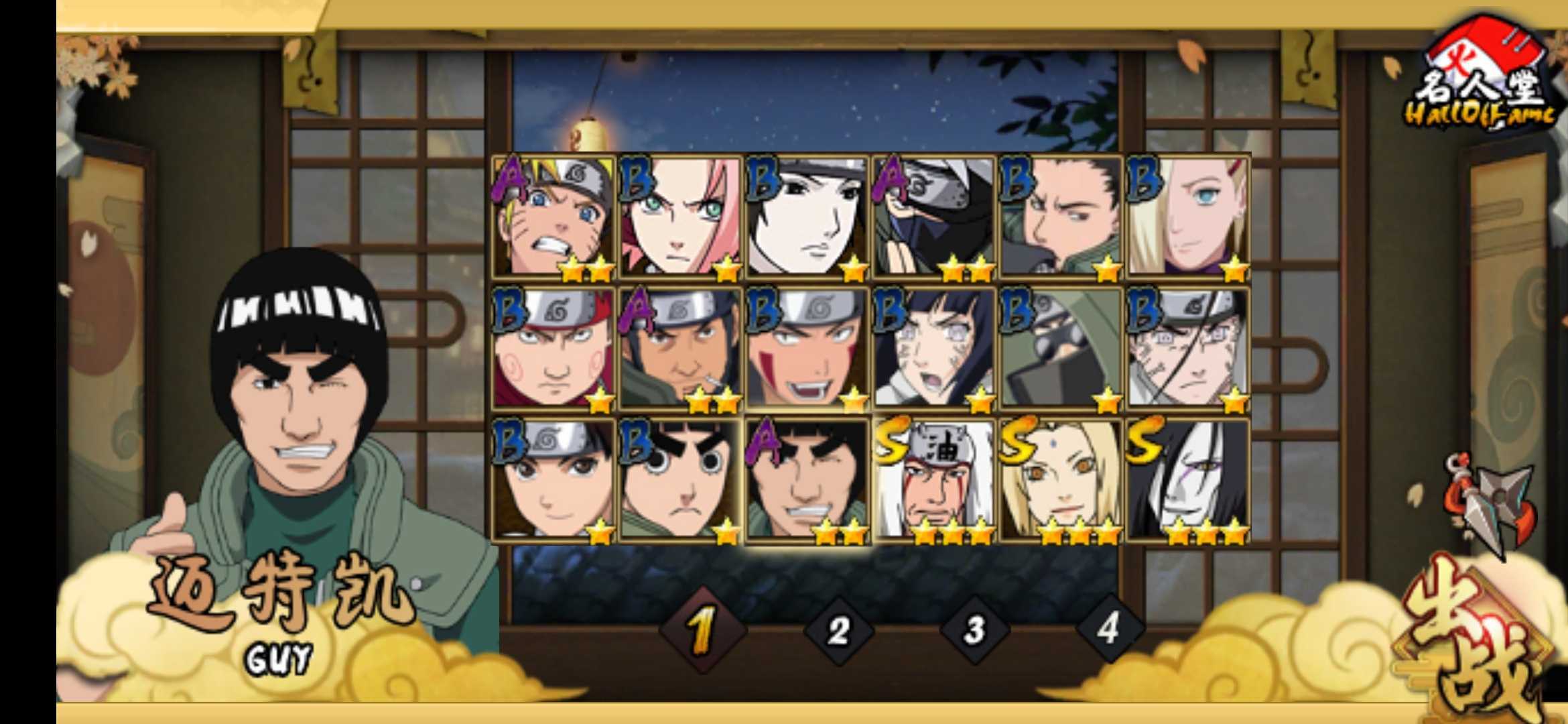The width and height of the screenshot is (1568, 724).
Task: Pick masked Kakashi portrait
Action: coord(934,217)
